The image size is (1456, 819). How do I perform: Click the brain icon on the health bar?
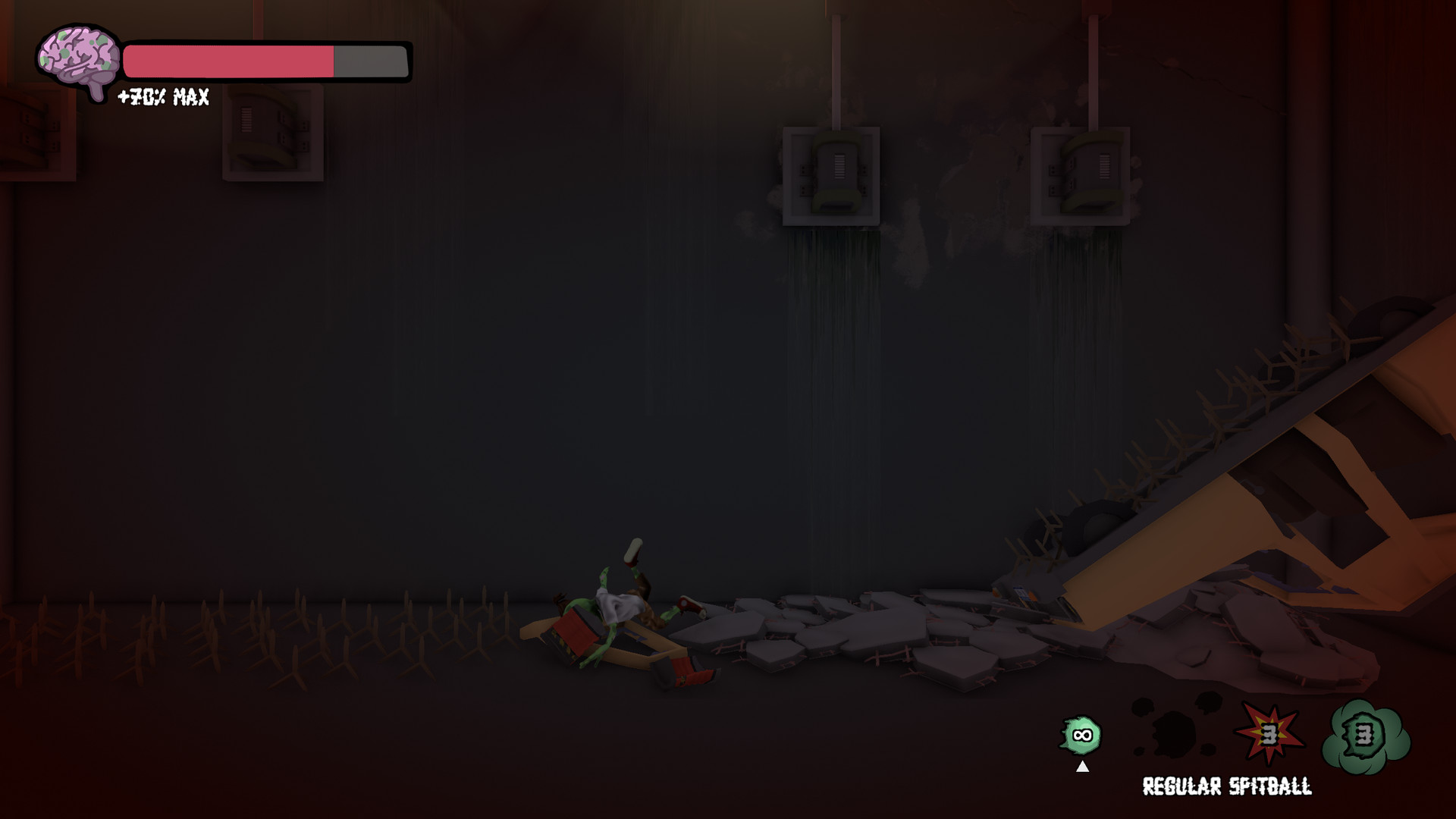coord(78,57)
